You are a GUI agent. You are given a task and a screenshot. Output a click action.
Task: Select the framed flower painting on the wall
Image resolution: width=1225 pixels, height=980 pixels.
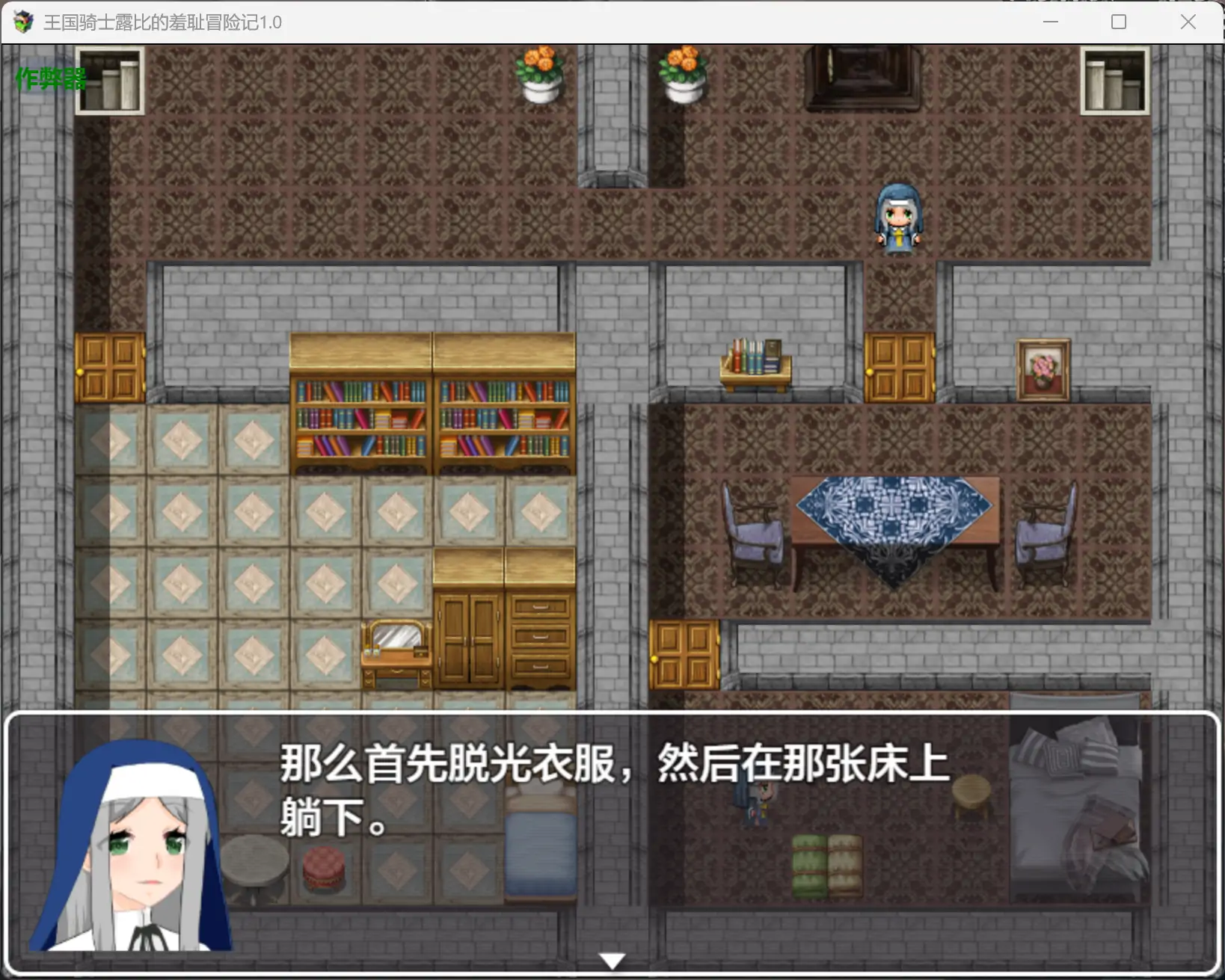(1043, 367)
